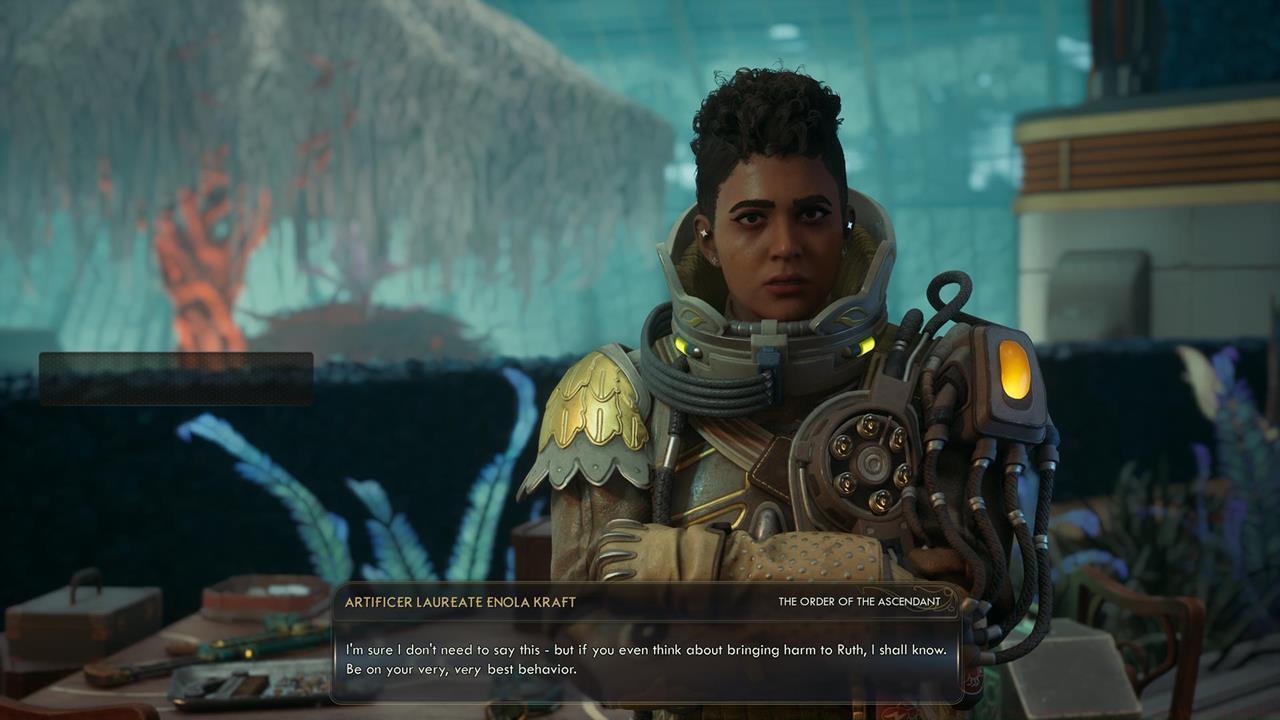Click the glowing orange indicator on Enola's shoulder device
The height and width of the screenshot is (720, 1280).
tap(1013, 372)
